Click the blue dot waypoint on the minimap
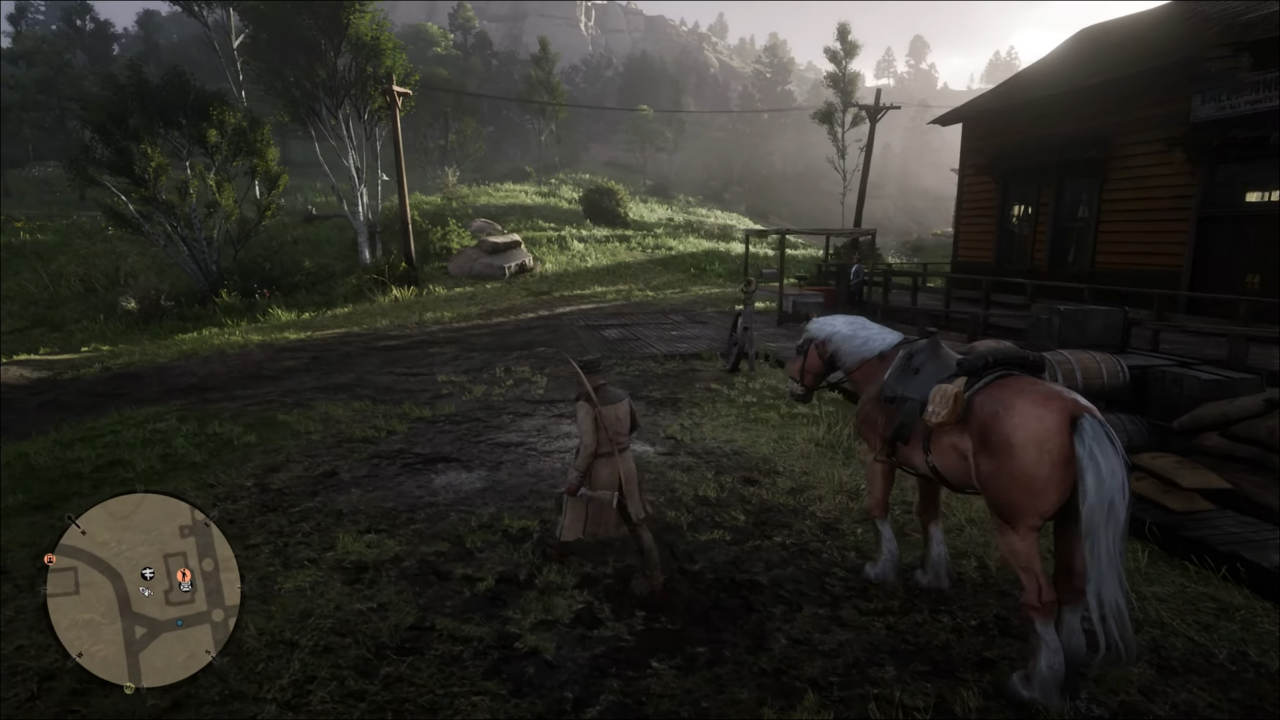 [179, 623]
